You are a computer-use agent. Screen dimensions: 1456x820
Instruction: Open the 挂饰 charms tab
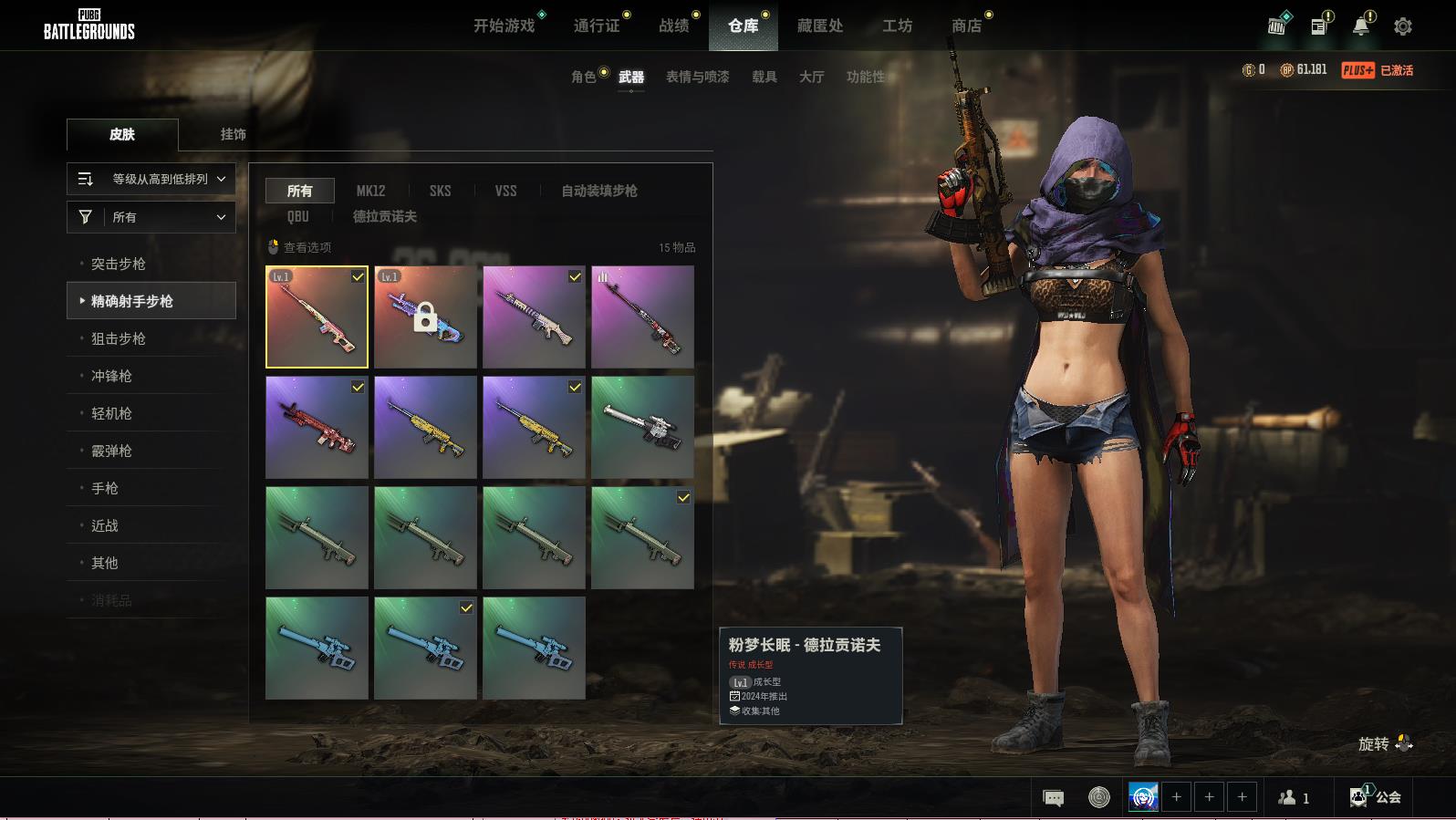point(233,134)
